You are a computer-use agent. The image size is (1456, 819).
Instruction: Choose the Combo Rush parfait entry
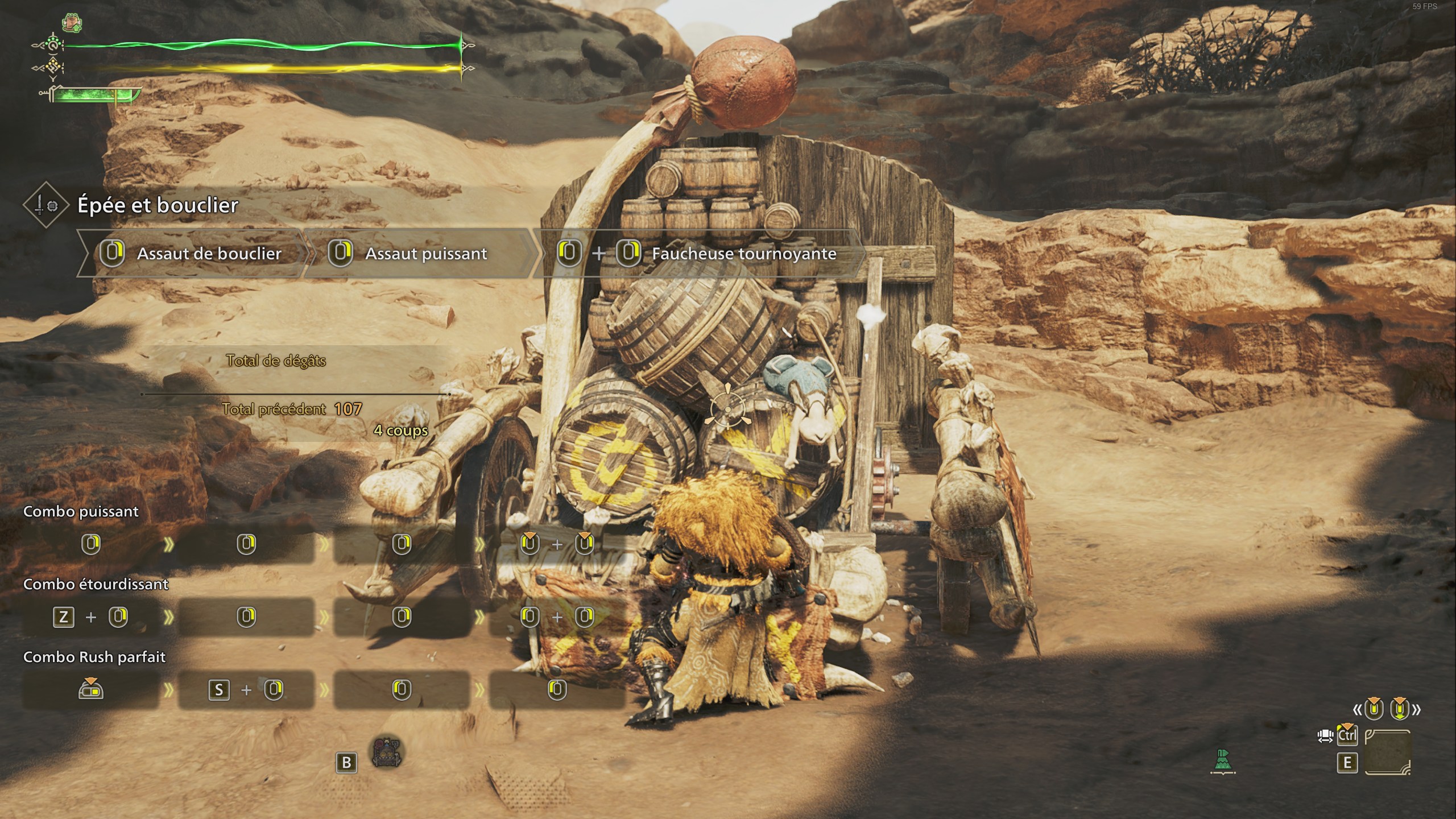(94, 657)
